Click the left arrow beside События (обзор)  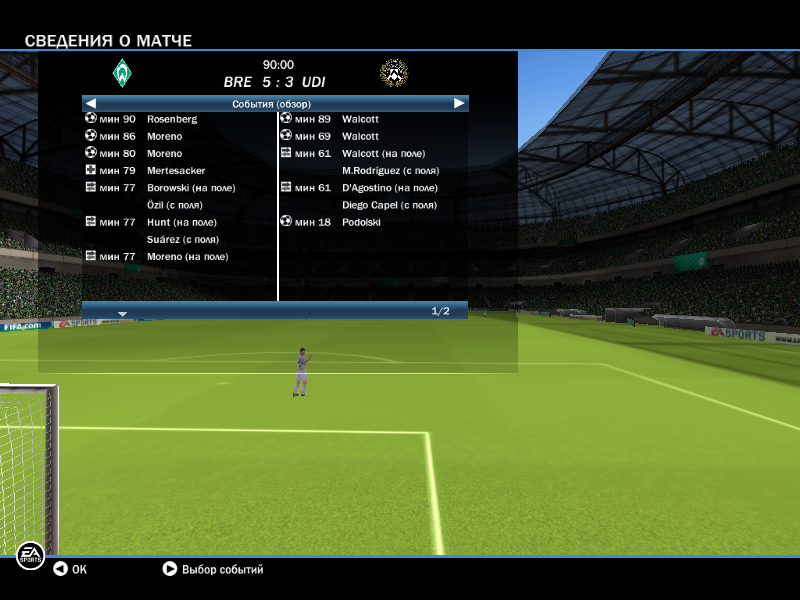point(91,103)
